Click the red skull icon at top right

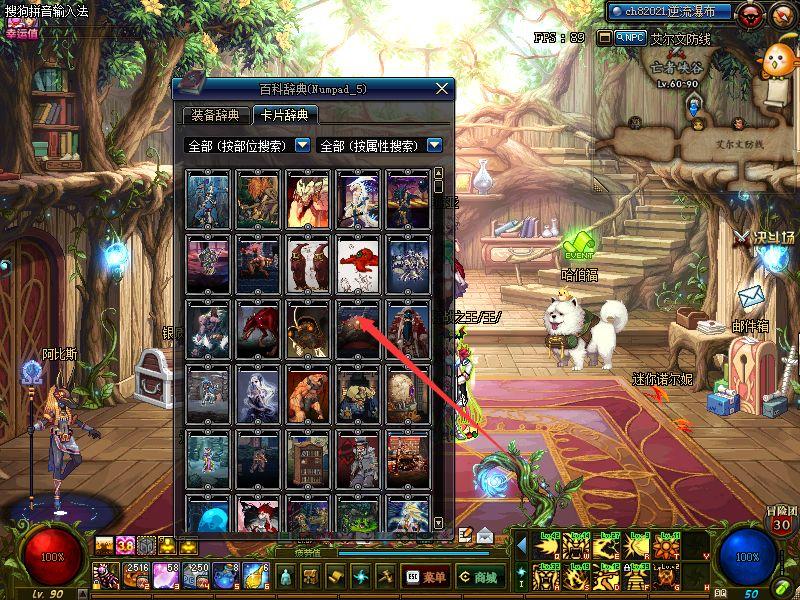pyautogui.click(x=751, y=13)
